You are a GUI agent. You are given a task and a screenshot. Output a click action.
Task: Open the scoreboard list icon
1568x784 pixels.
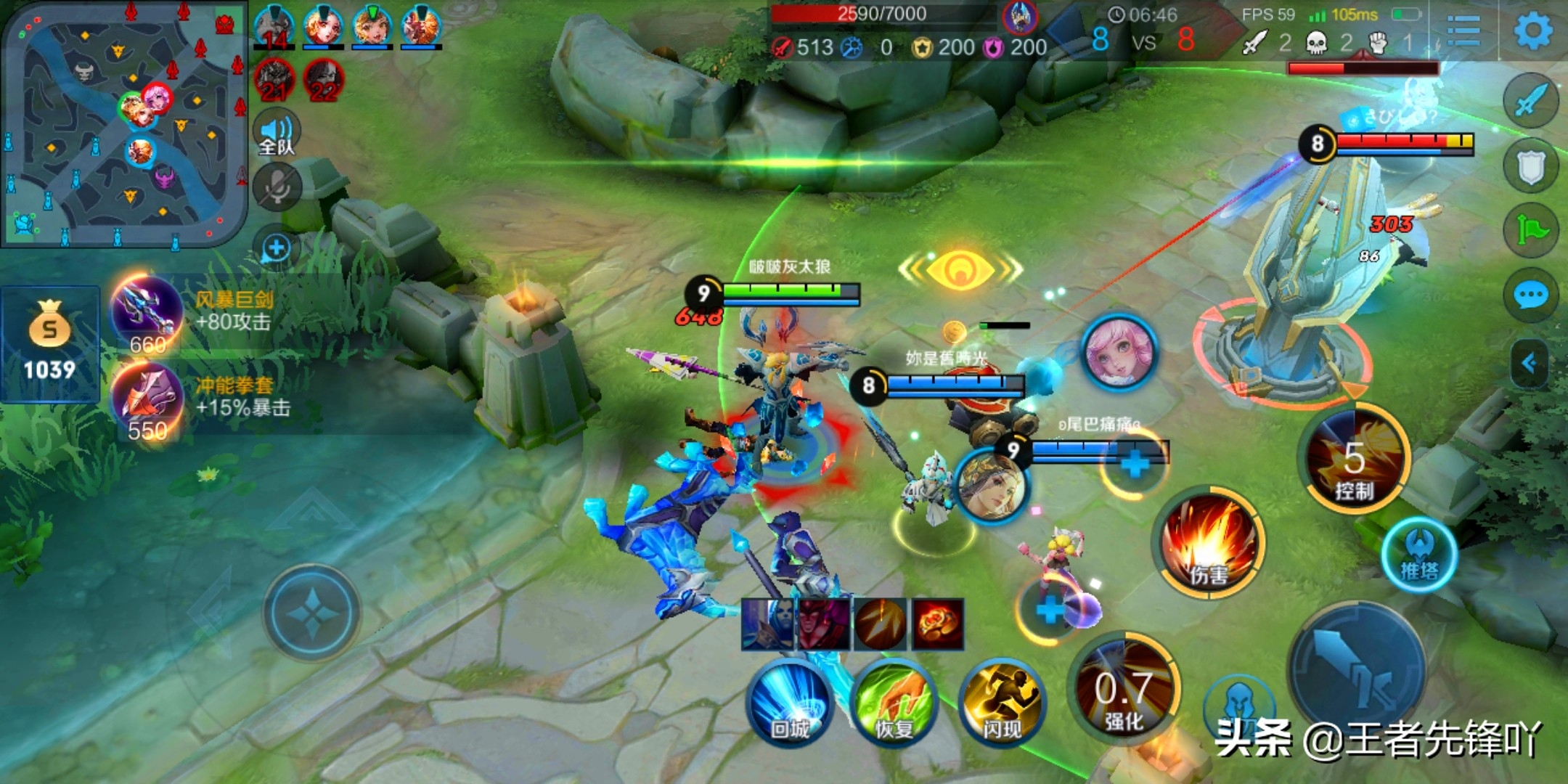(x=1463, y=31)
